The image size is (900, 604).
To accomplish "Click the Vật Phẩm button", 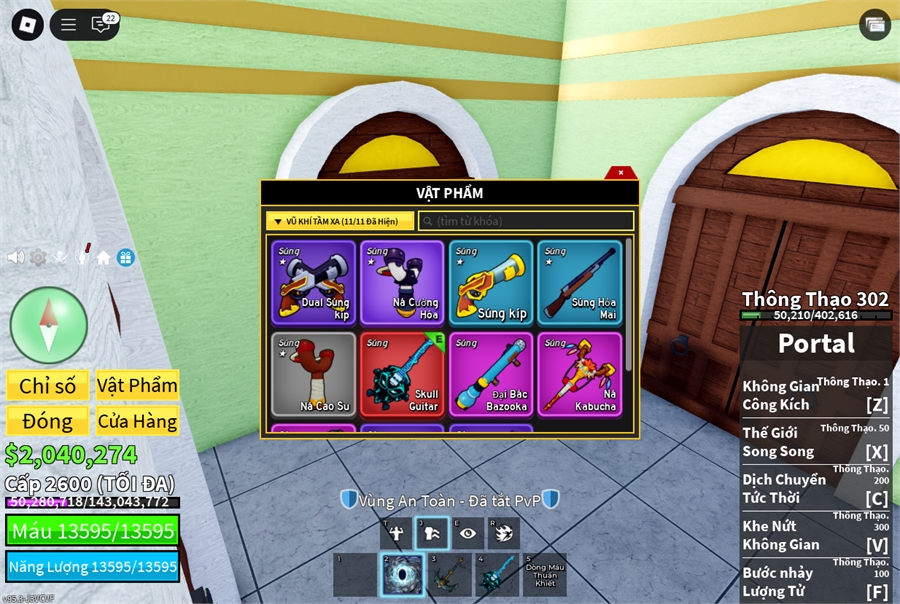I will tap(137, 386).
